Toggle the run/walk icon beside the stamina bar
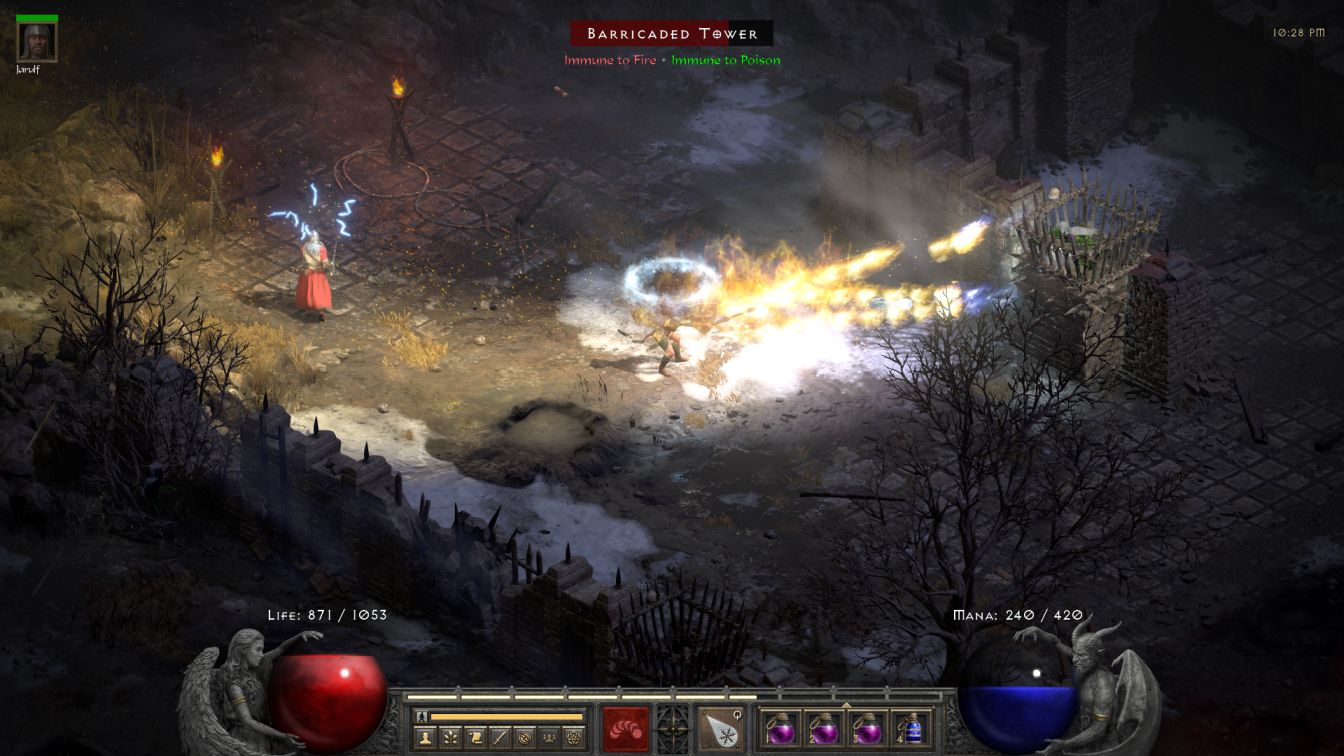 (x=421, y=716)
